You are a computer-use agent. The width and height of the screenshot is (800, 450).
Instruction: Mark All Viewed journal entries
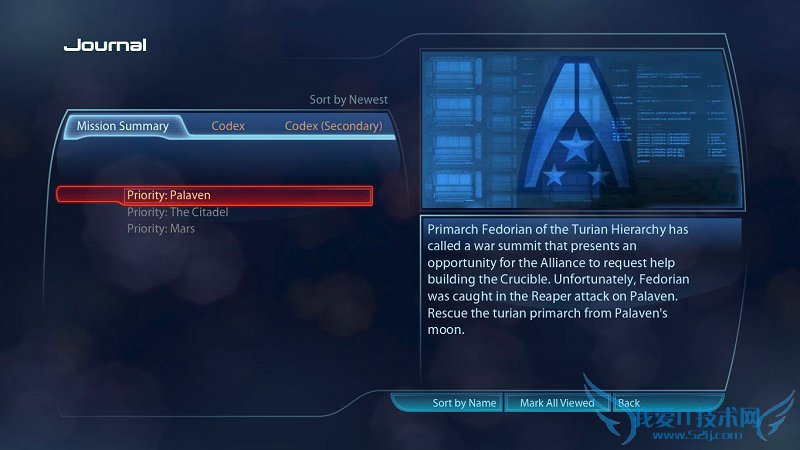click(x=557, y=403)
